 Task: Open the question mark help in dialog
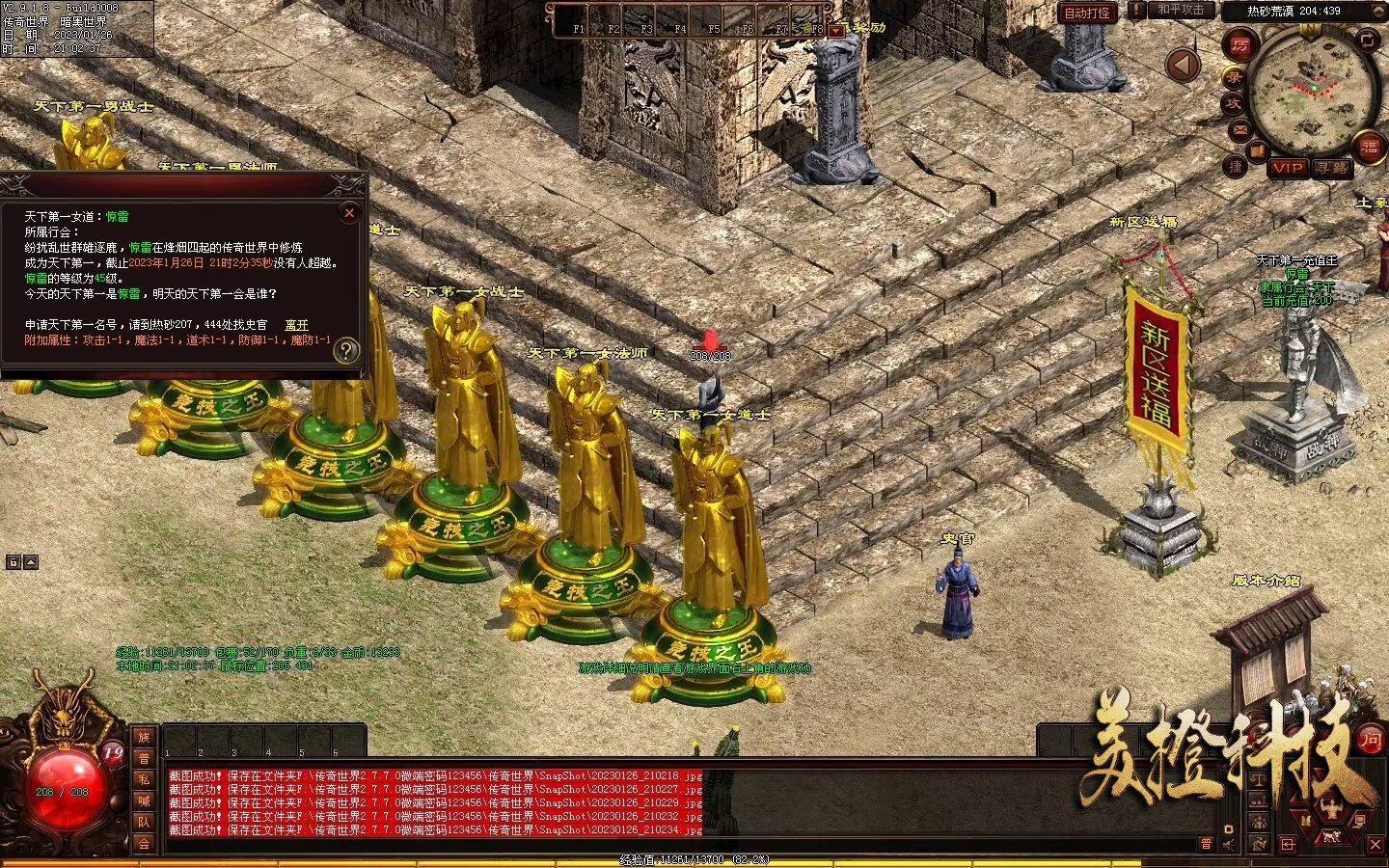[x=345, y=350]
